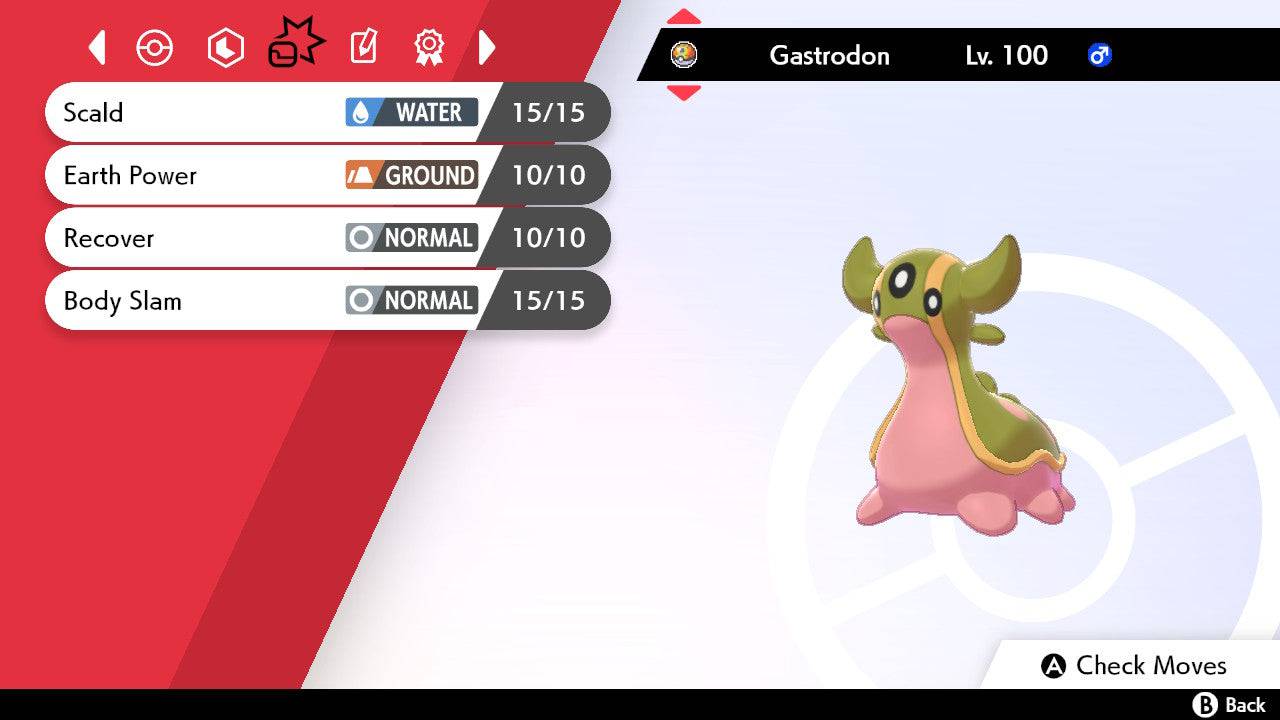
Task: Show the ribbons tab
Action: [x=429, y=47]
